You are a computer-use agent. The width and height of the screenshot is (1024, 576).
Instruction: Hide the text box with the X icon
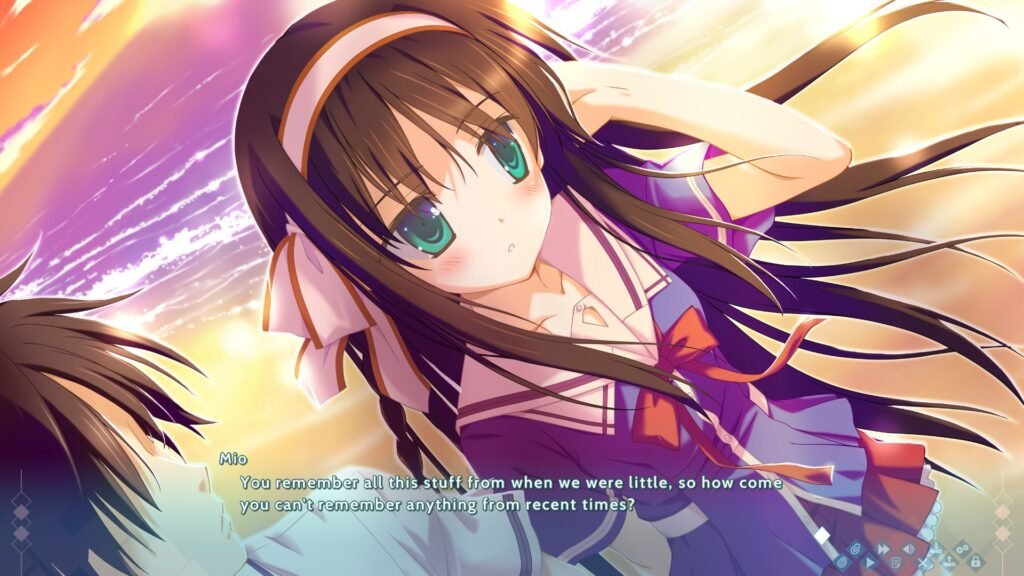click(x=922, y=563)
